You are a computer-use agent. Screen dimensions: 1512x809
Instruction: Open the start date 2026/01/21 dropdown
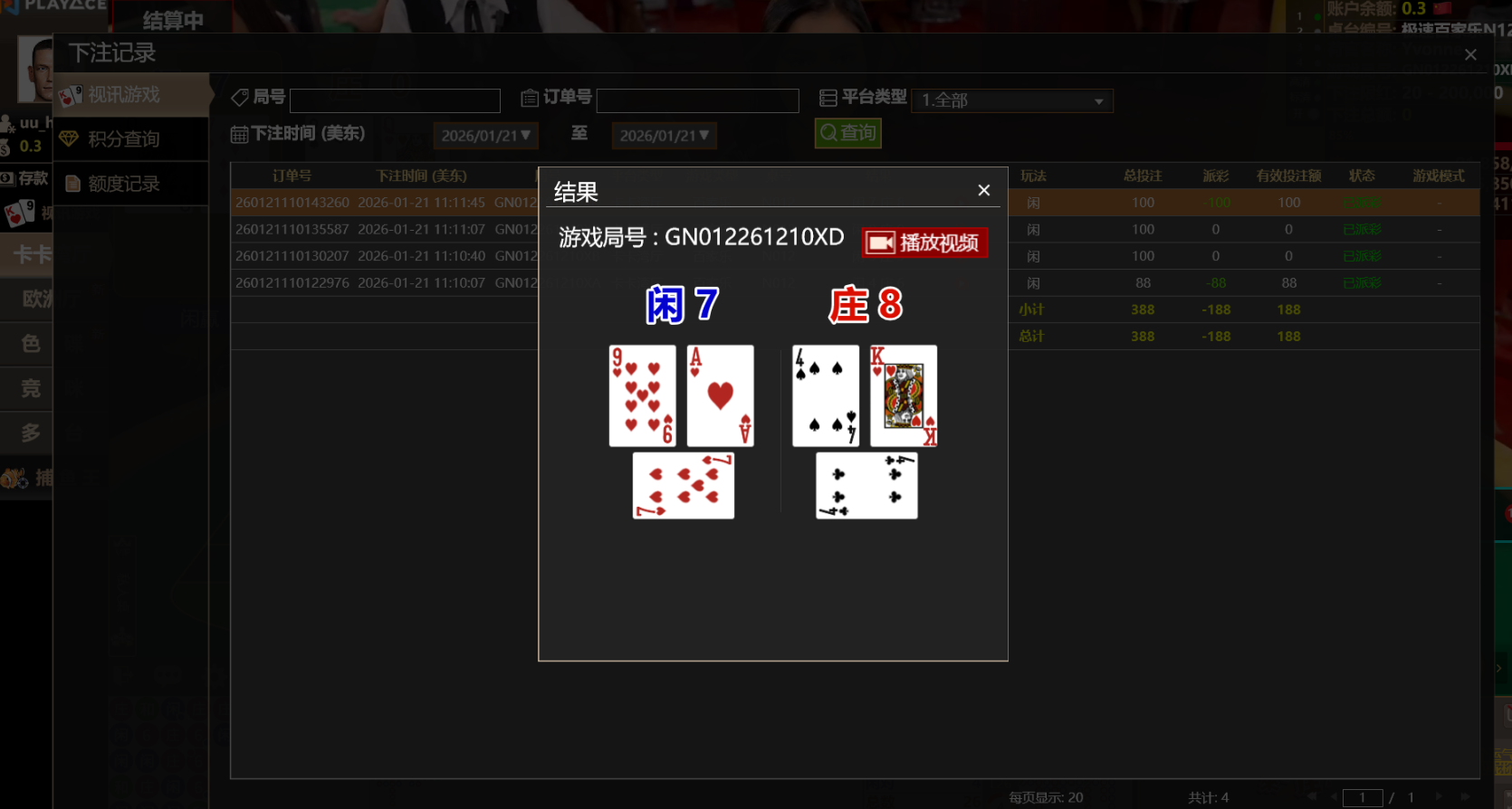click(x=485, y=135)
